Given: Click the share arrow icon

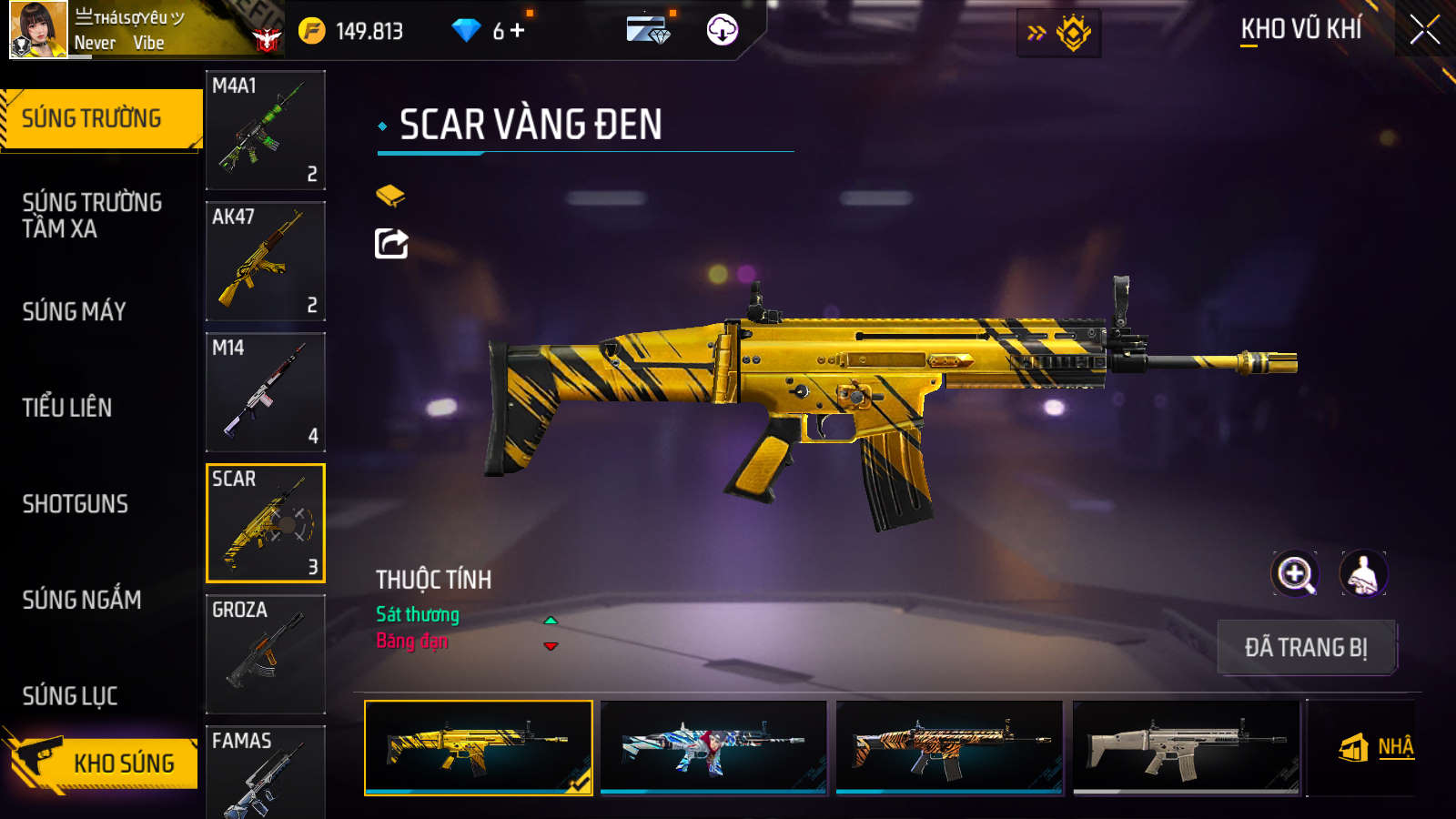Looking at the screenshot, I should 391,244.
